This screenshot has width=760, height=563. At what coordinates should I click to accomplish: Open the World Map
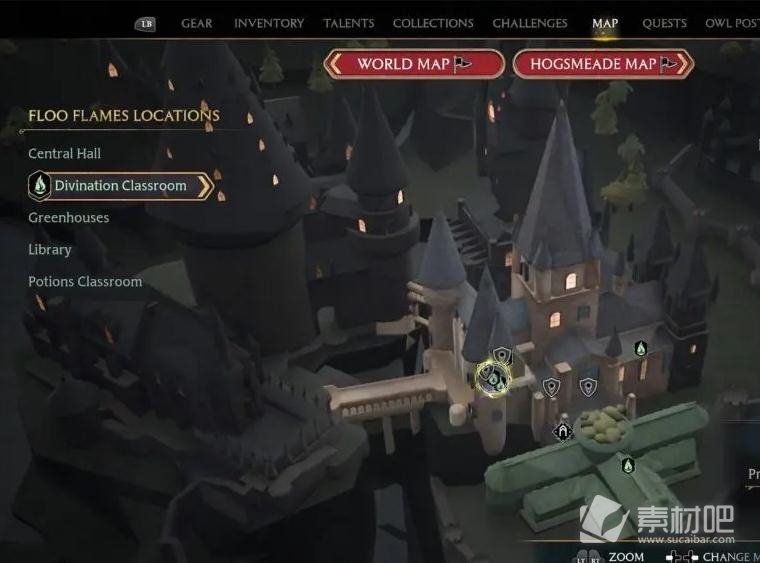click(414, 64)
